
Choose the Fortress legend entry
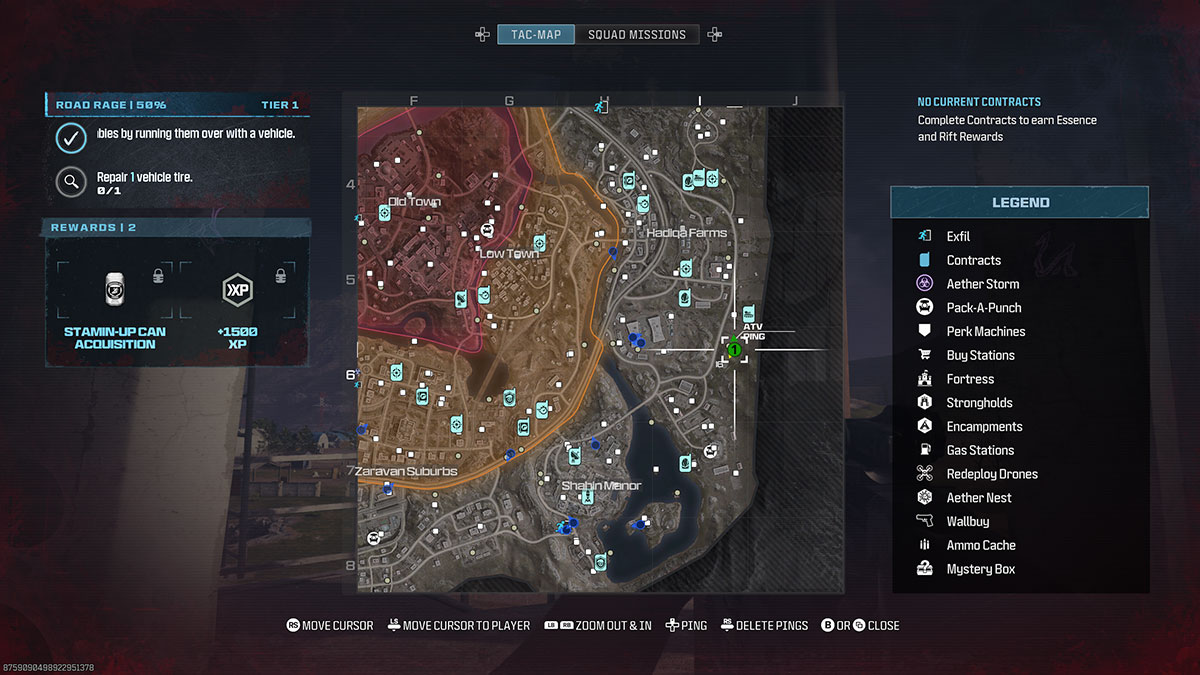coord(970,380)
